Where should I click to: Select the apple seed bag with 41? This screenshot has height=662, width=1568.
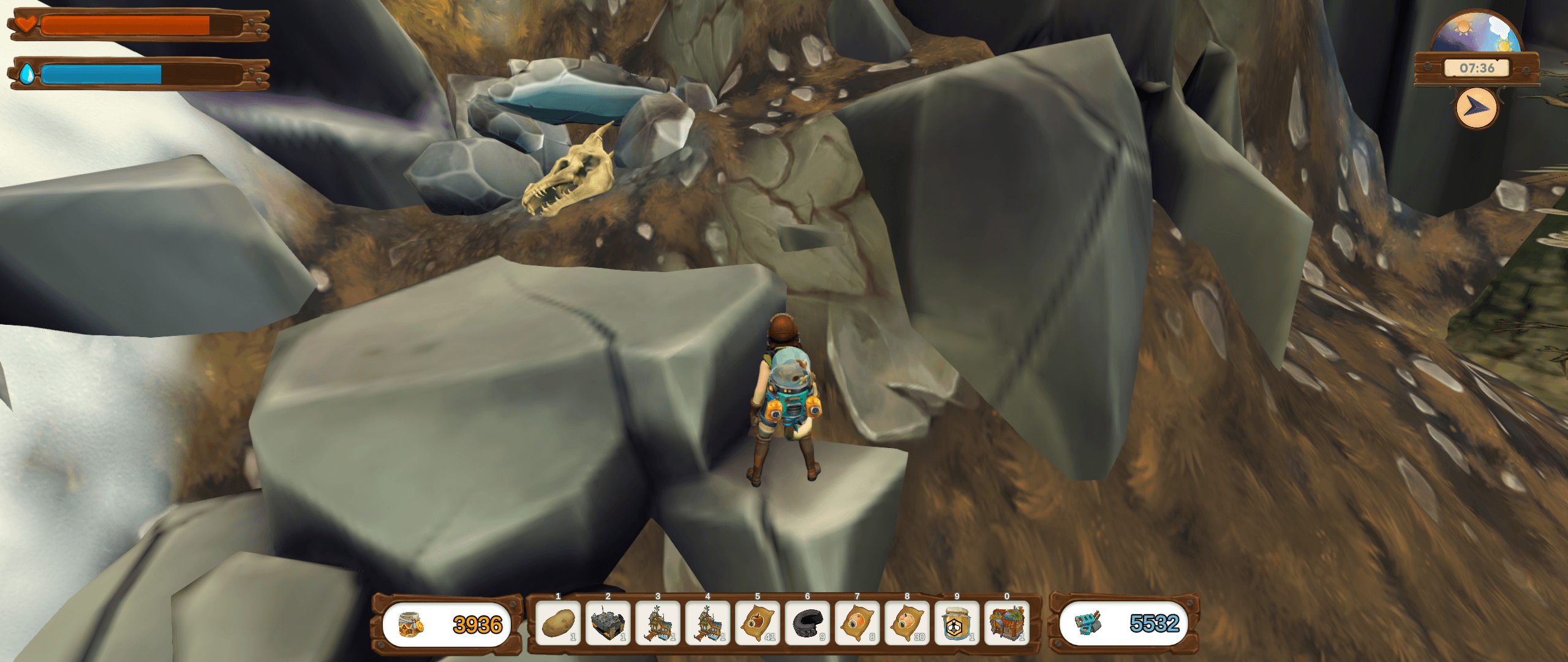(x=757, y=624)
